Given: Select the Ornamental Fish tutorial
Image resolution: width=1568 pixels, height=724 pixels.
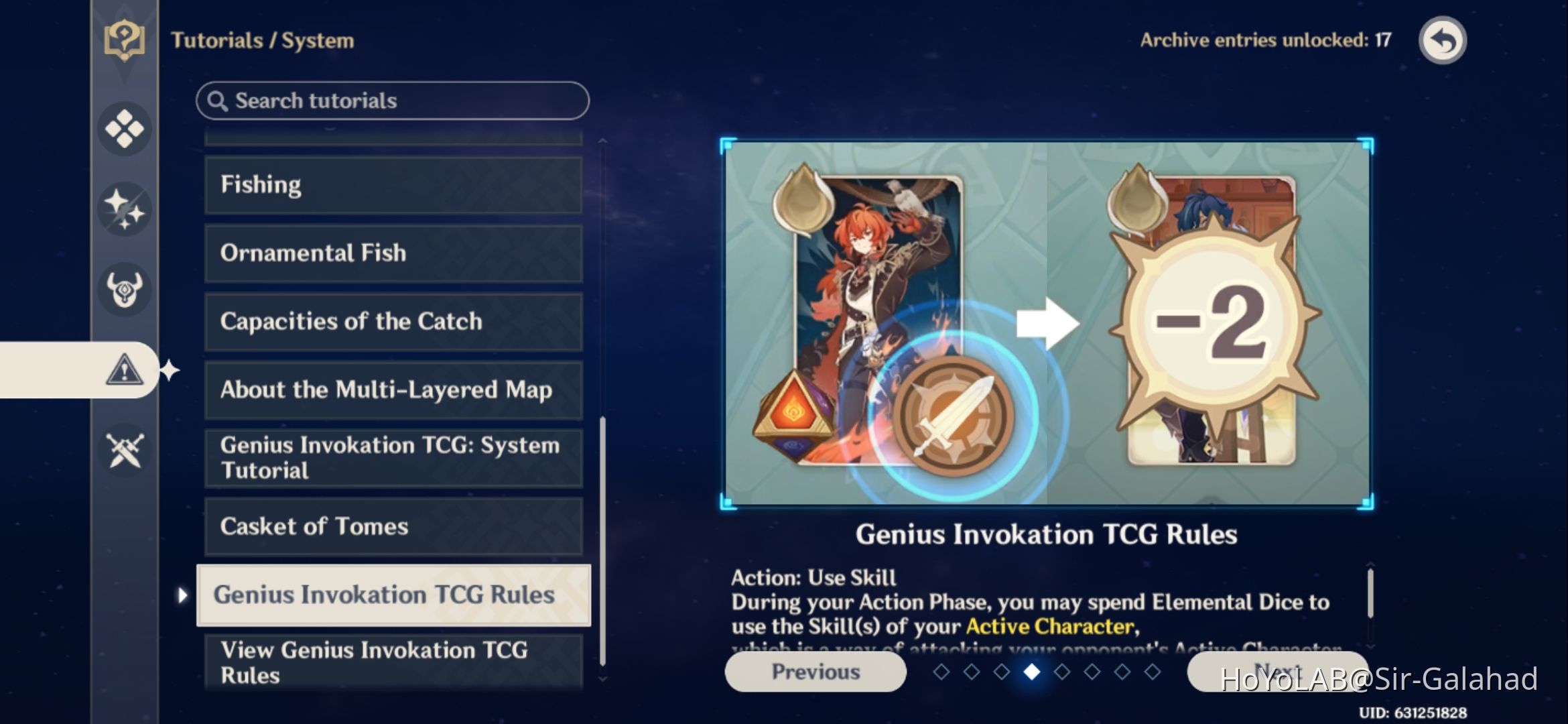Looking at the screenshot, I should (x=392, y=253).
